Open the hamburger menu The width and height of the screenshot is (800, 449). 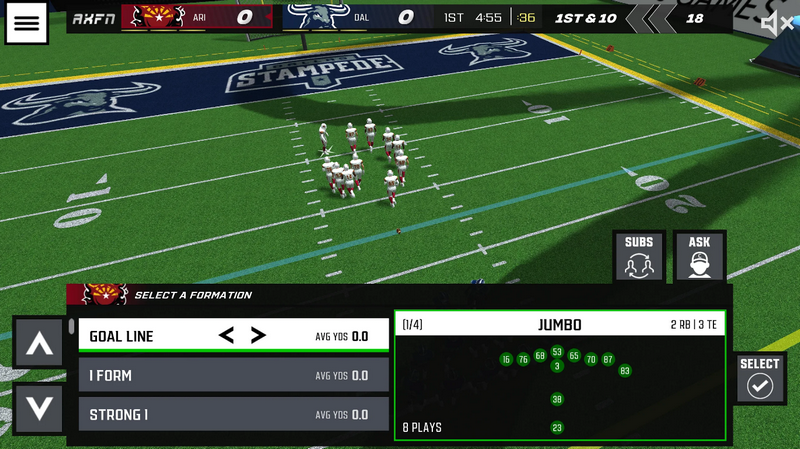click(27, 23)
